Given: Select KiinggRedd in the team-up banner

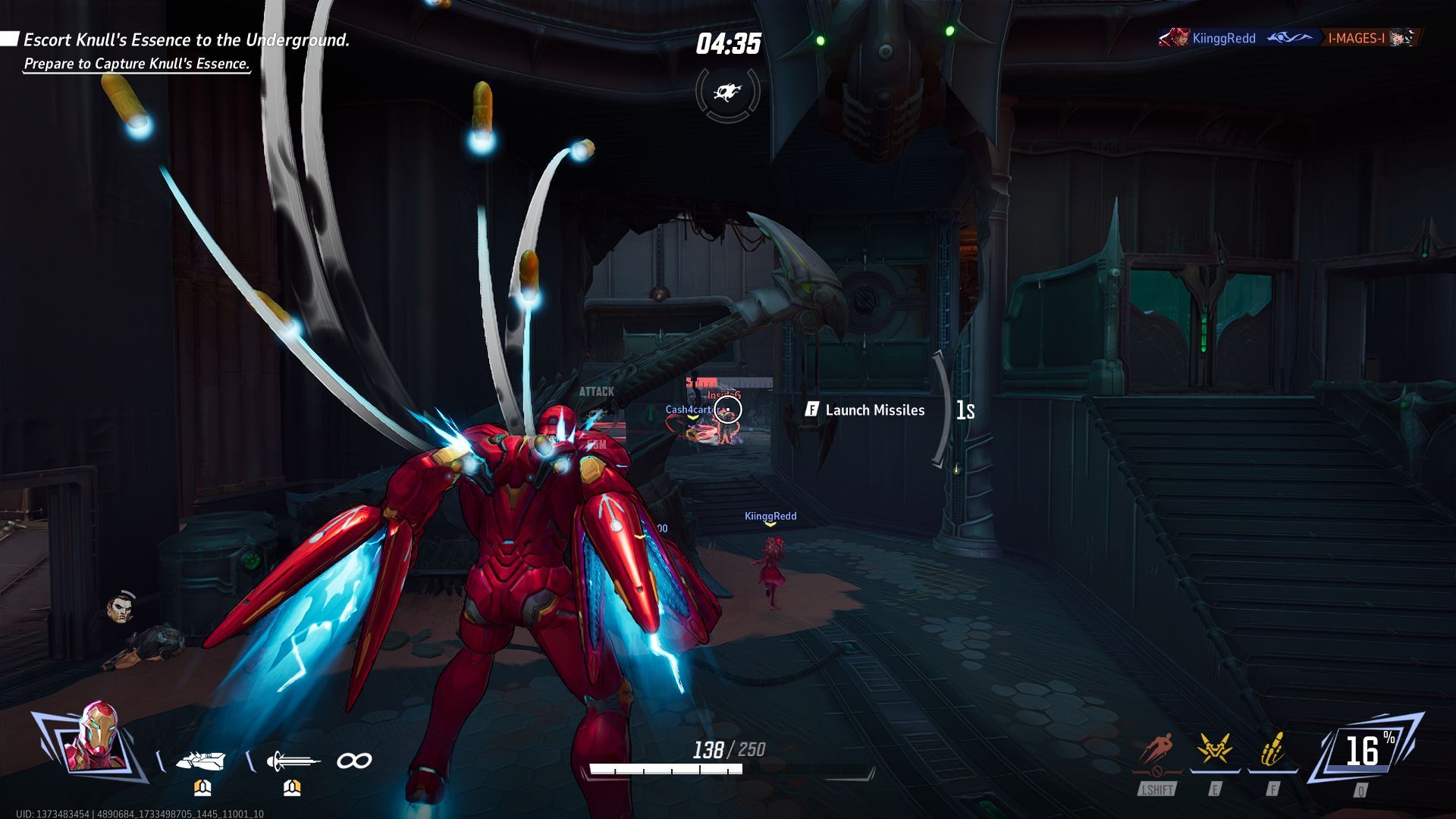Looking at the screenshot, I should click(x=1223, y=38).
